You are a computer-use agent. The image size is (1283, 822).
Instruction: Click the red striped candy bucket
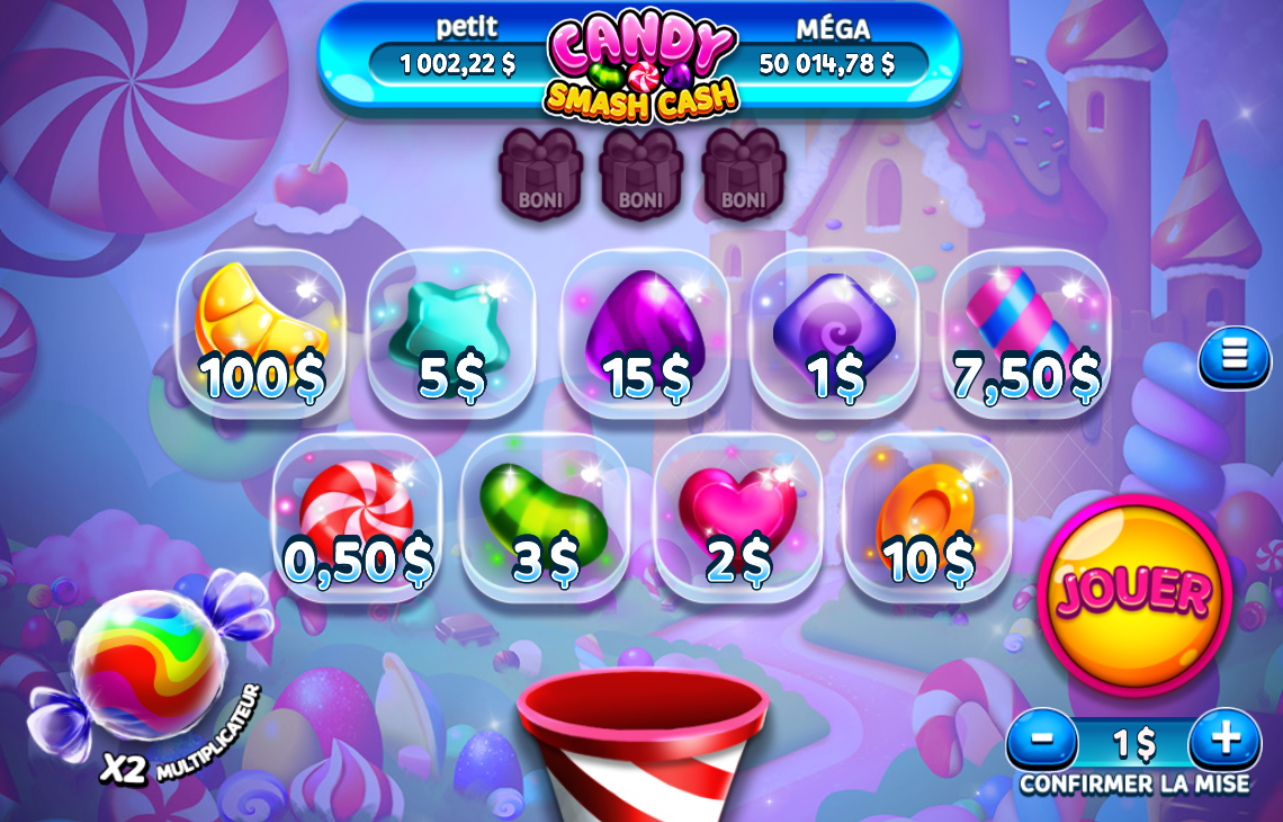[643, 750]
